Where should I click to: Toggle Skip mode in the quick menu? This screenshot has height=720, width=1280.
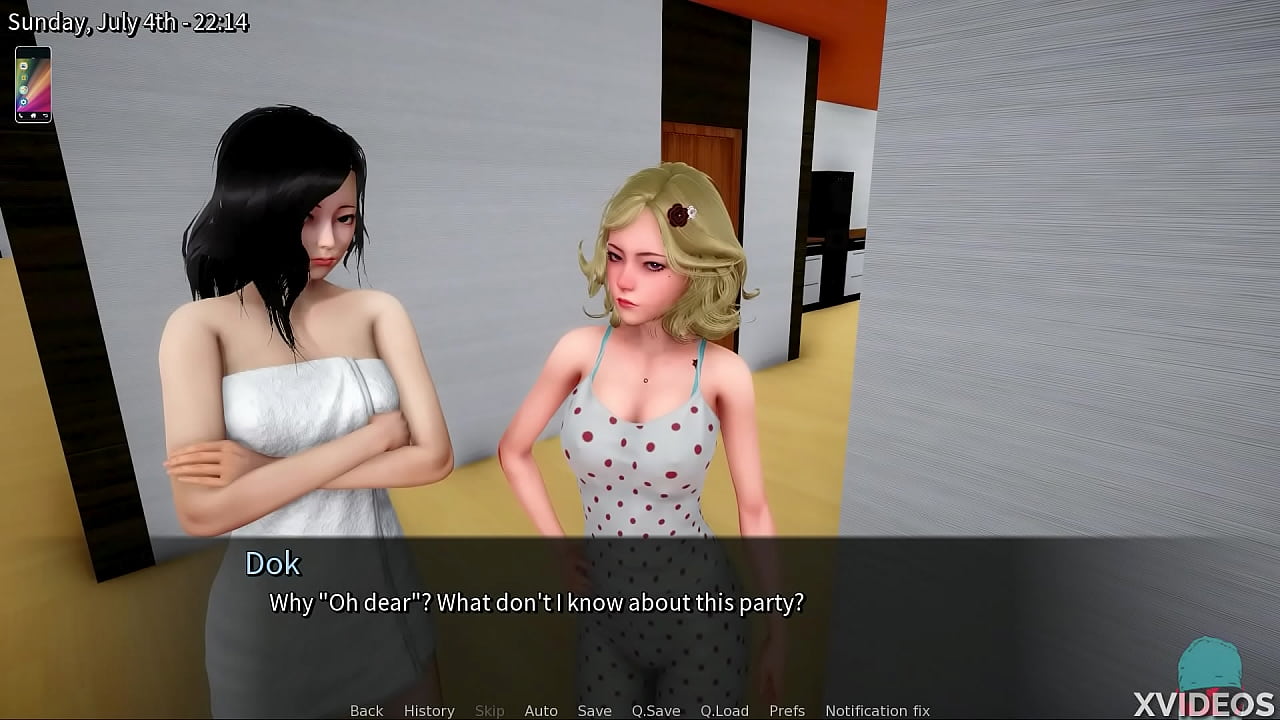[490, 710]
